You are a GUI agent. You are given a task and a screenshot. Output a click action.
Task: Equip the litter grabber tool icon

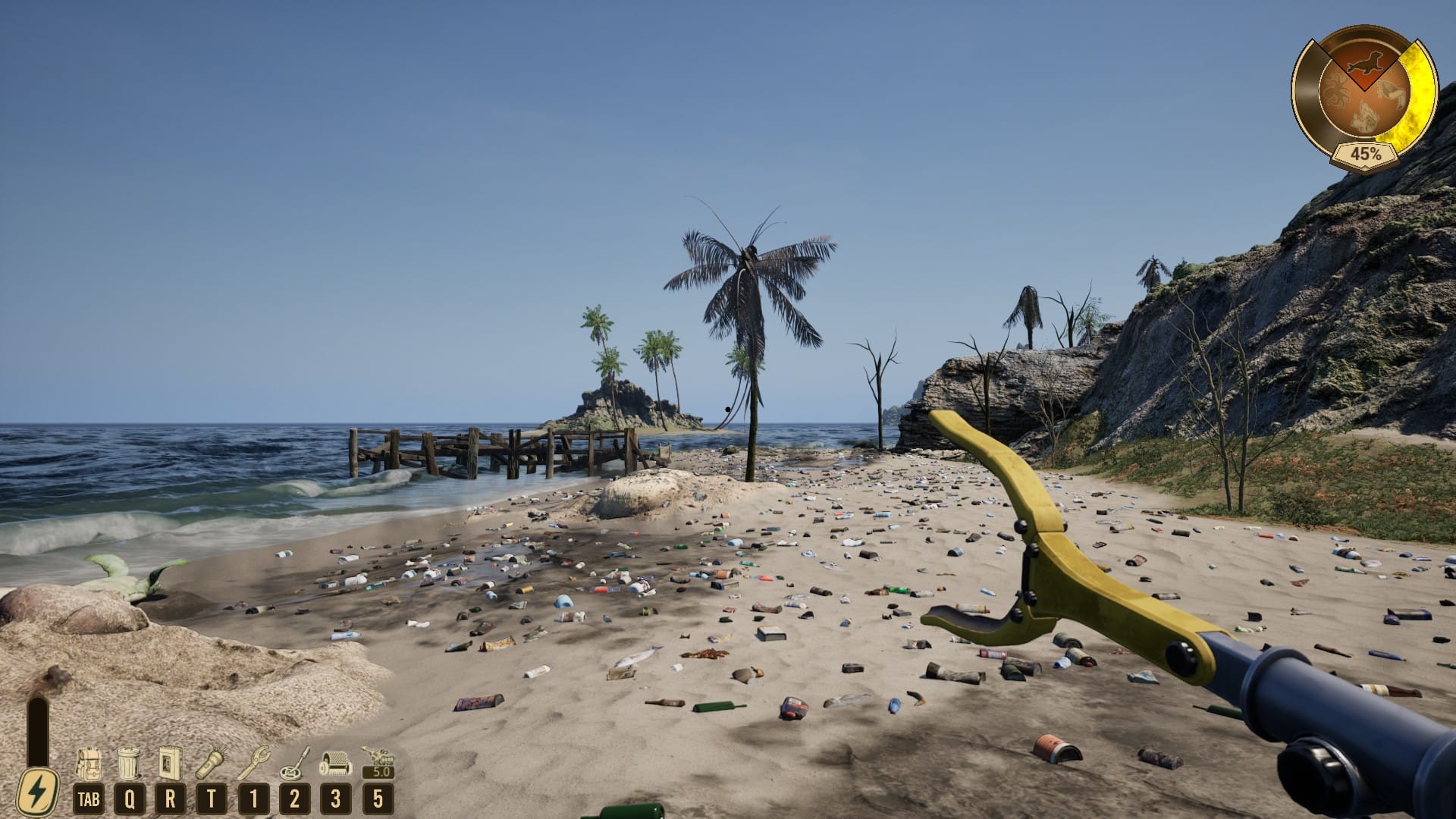coord(253,763)
